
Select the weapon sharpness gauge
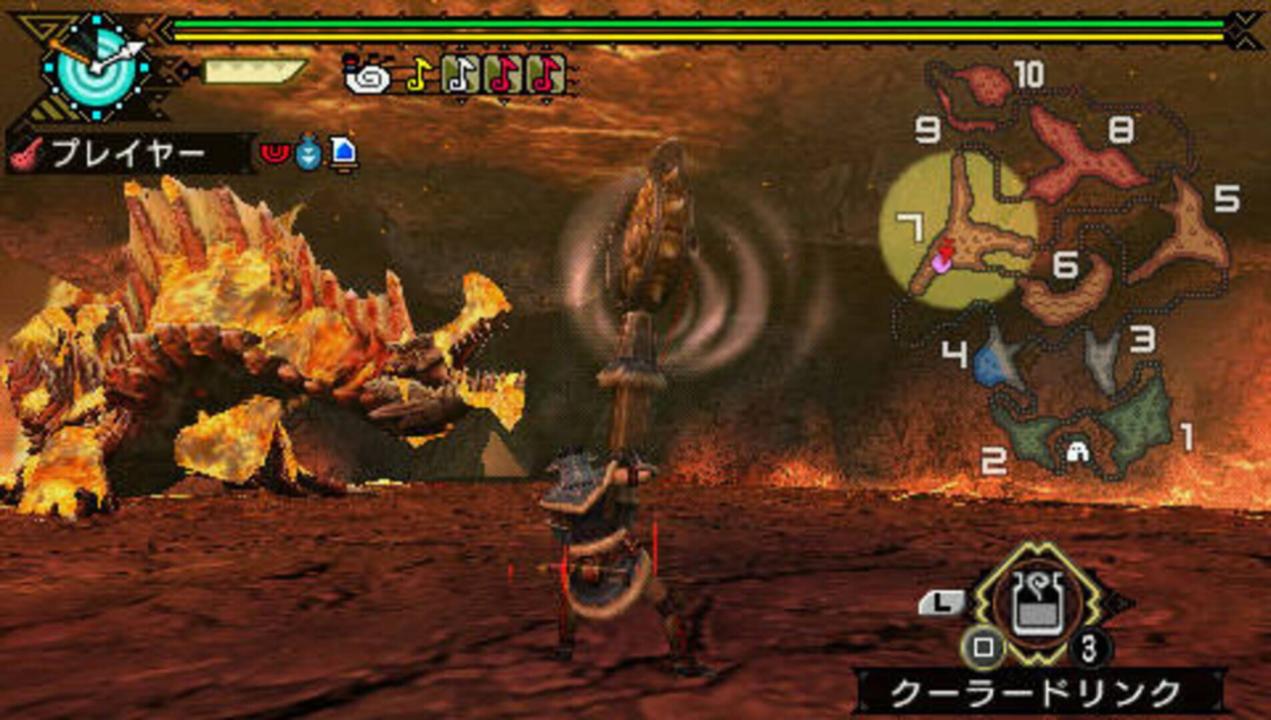tap(254, 71)
